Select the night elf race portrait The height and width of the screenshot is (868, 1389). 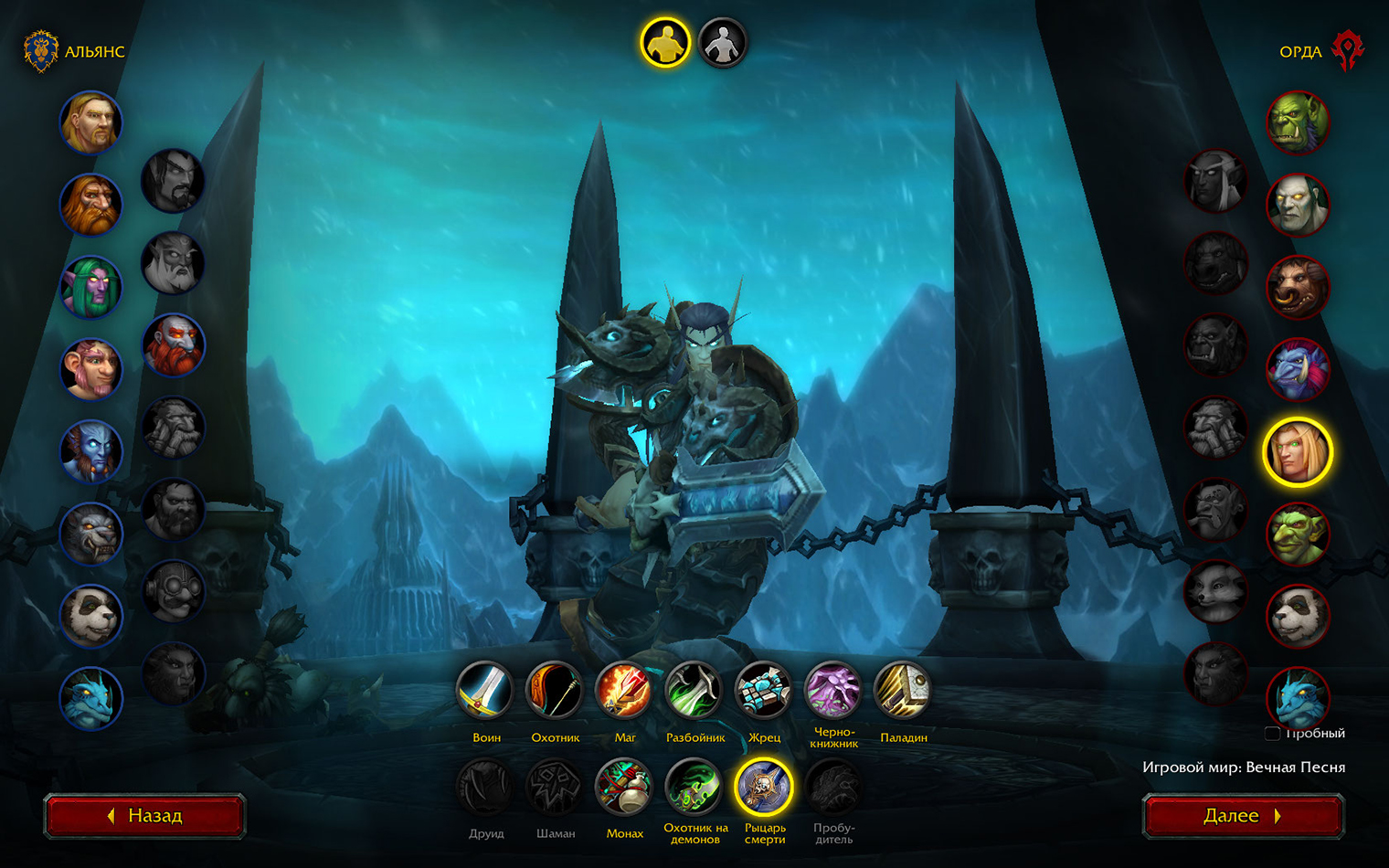(91, 287)
